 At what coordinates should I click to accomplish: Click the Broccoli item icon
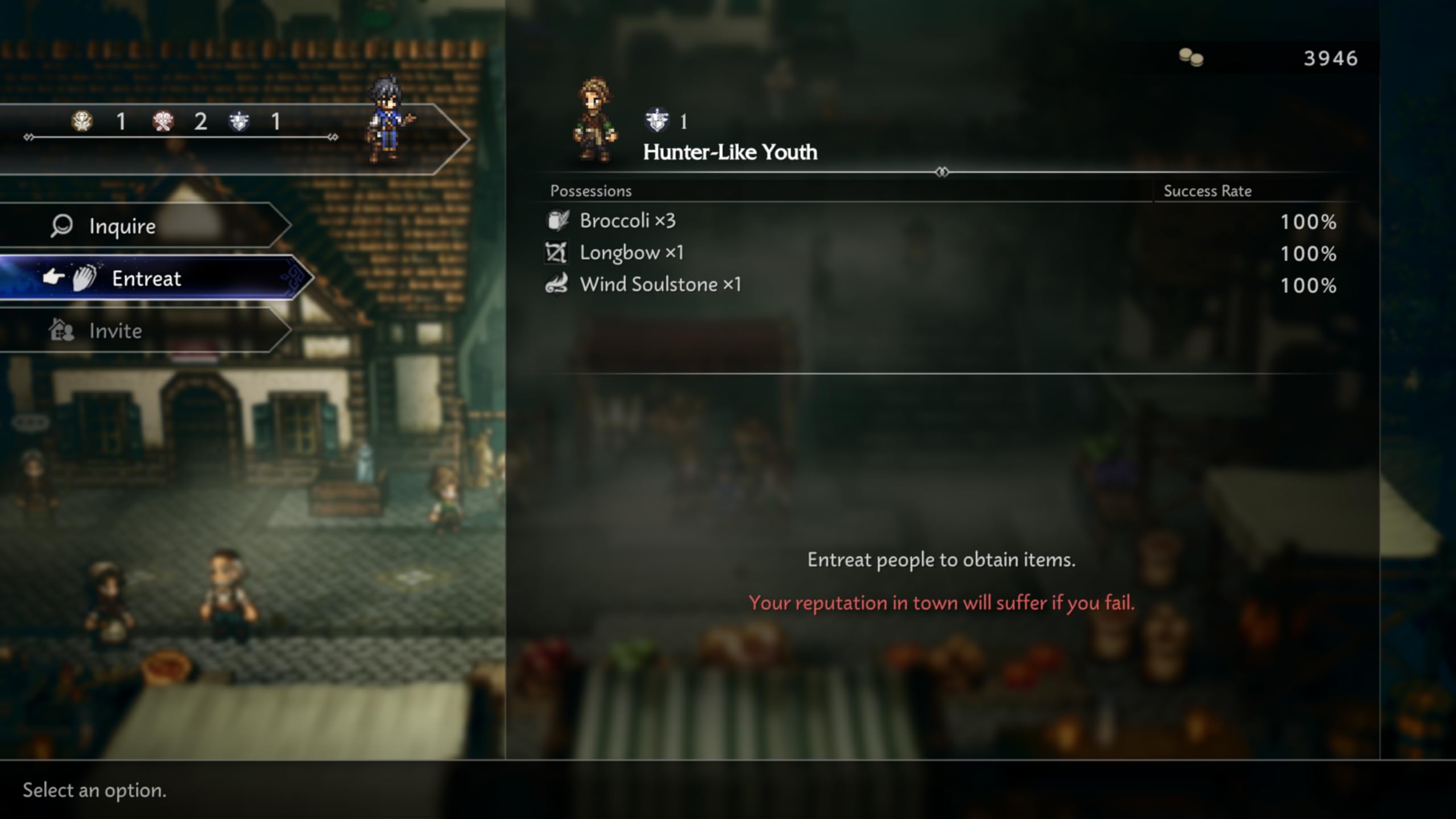pos(557,221)
